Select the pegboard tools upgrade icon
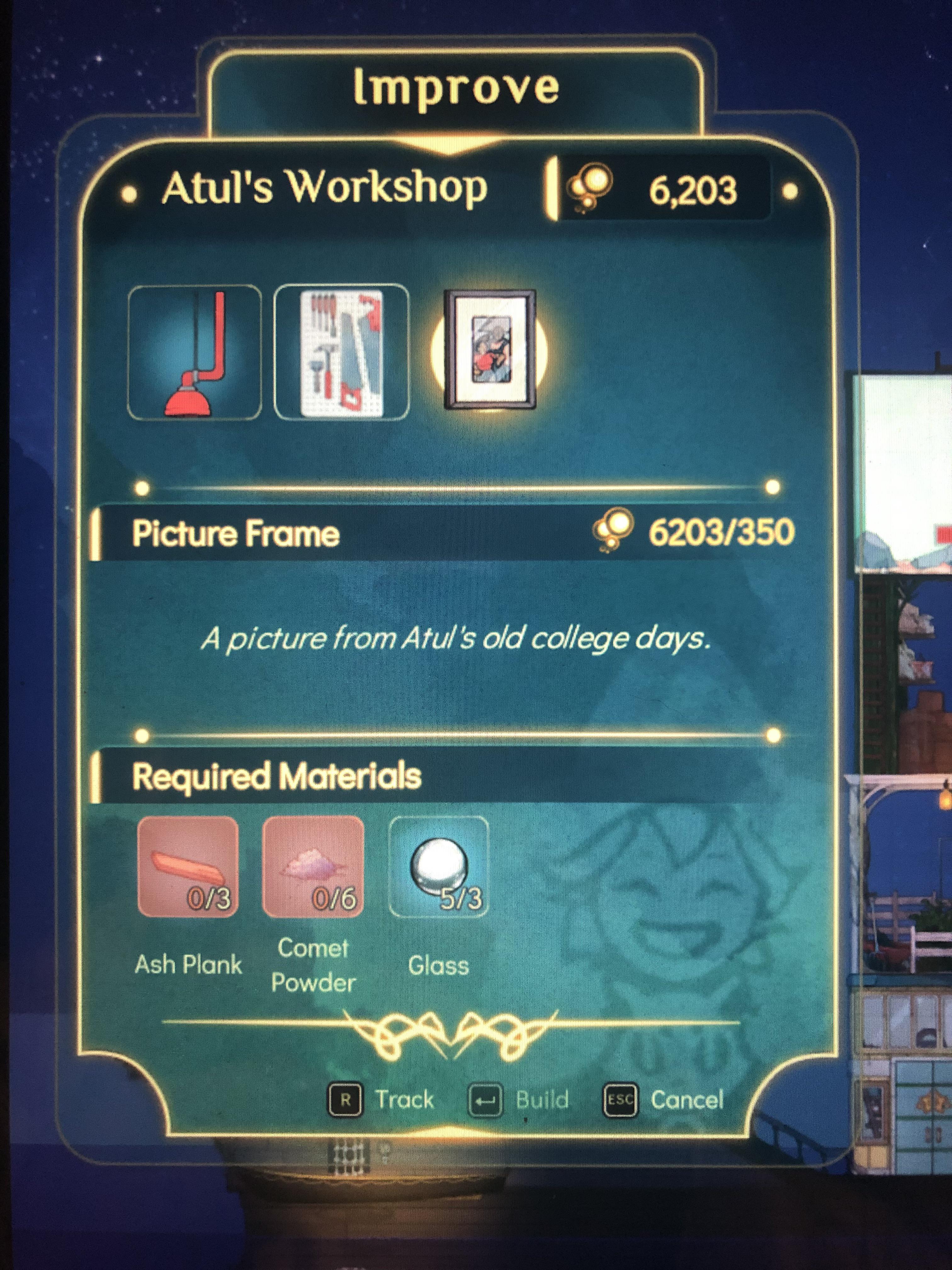952x1270 pixels. [341, 352]
